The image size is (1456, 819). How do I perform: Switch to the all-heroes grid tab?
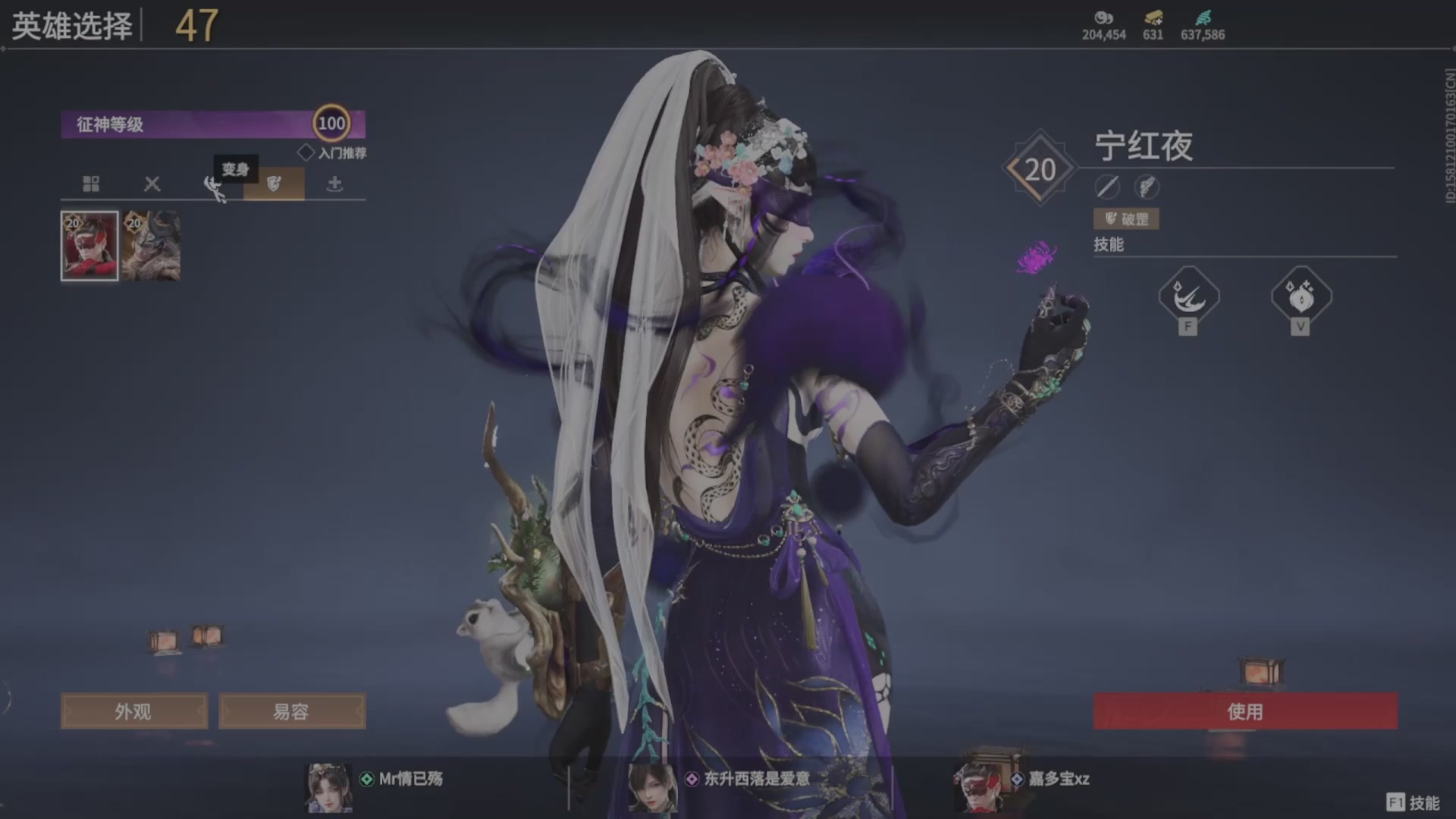[91, 184]
